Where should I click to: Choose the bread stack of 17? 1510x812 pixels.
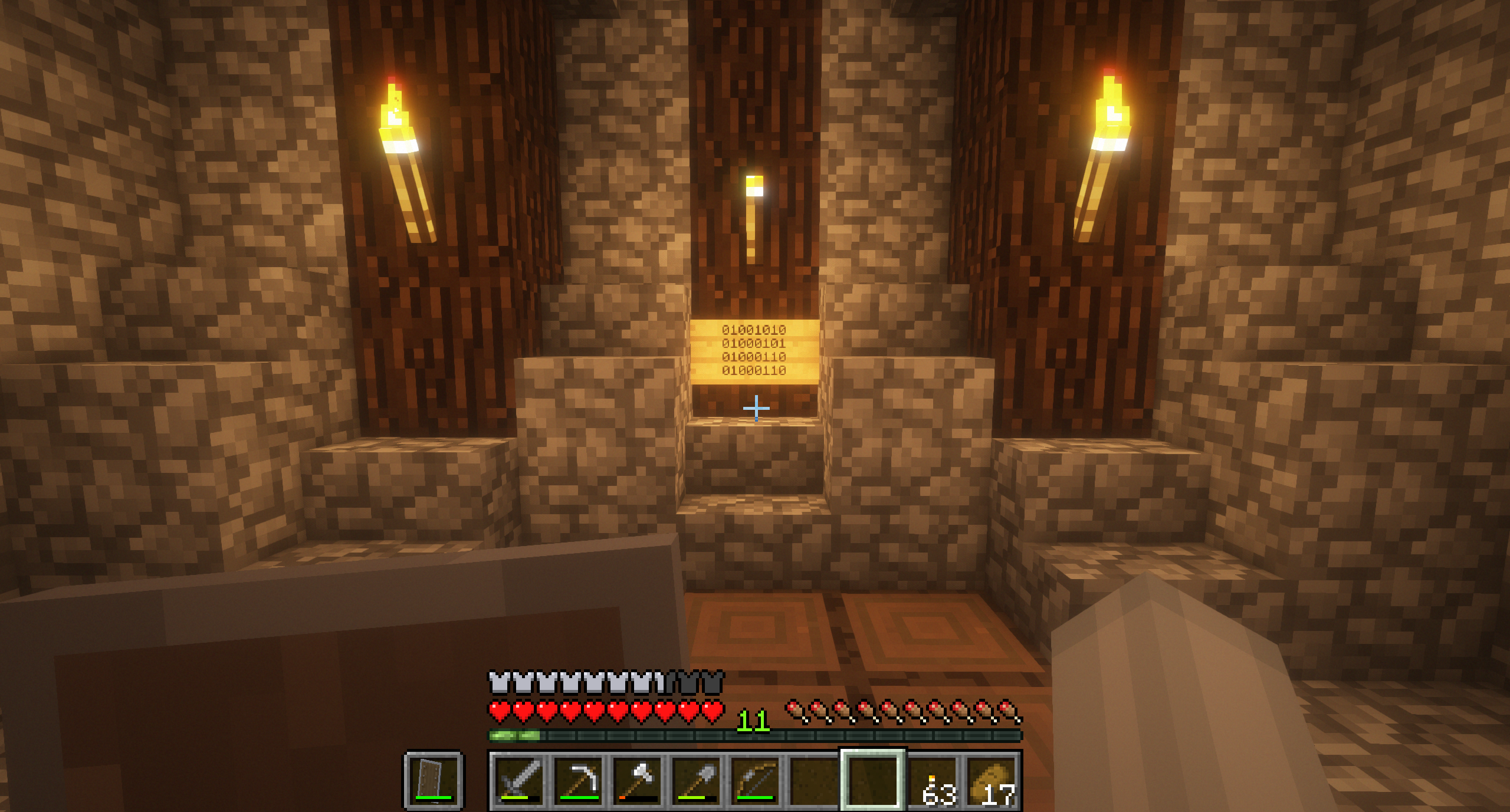(x=993, y=780)
